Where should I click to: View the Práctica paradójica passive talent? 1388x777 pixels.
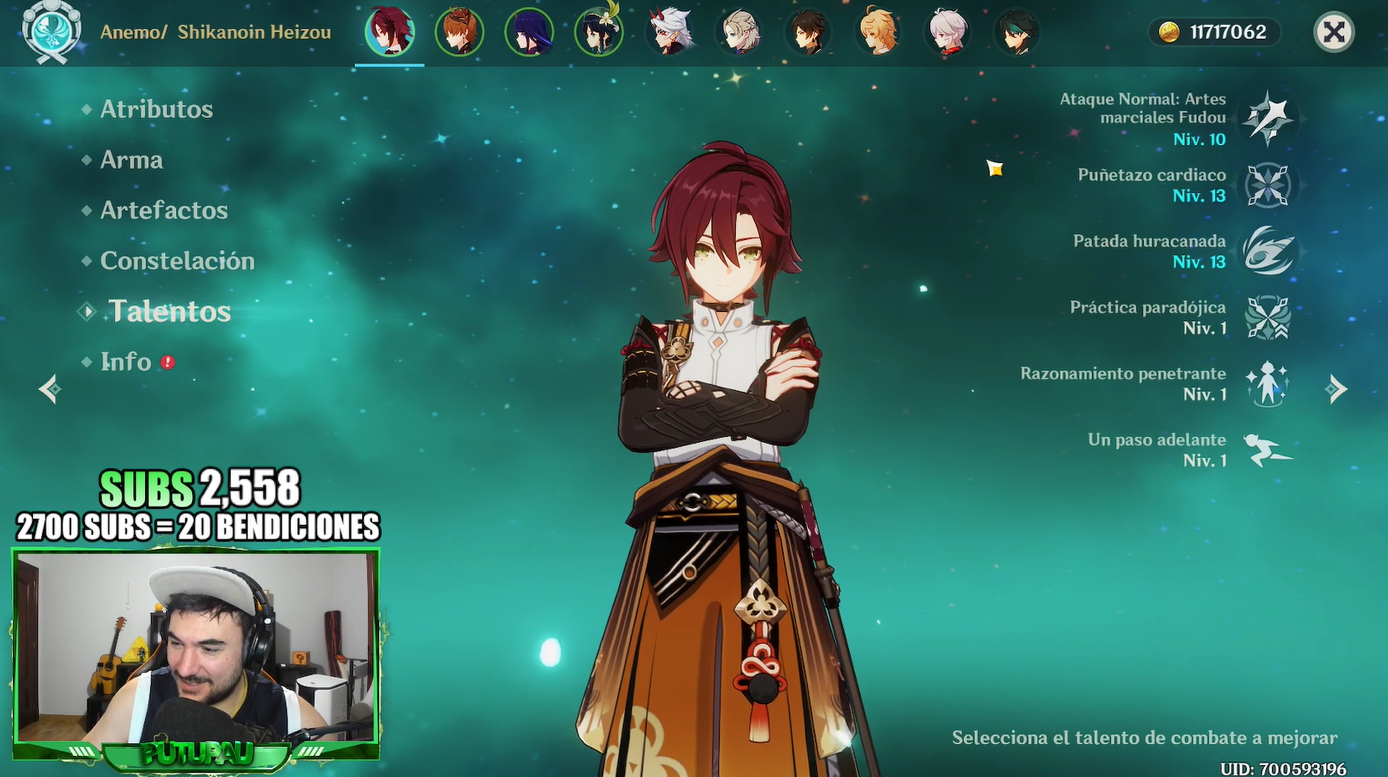pyautogui.click(x=1268, y=318)
